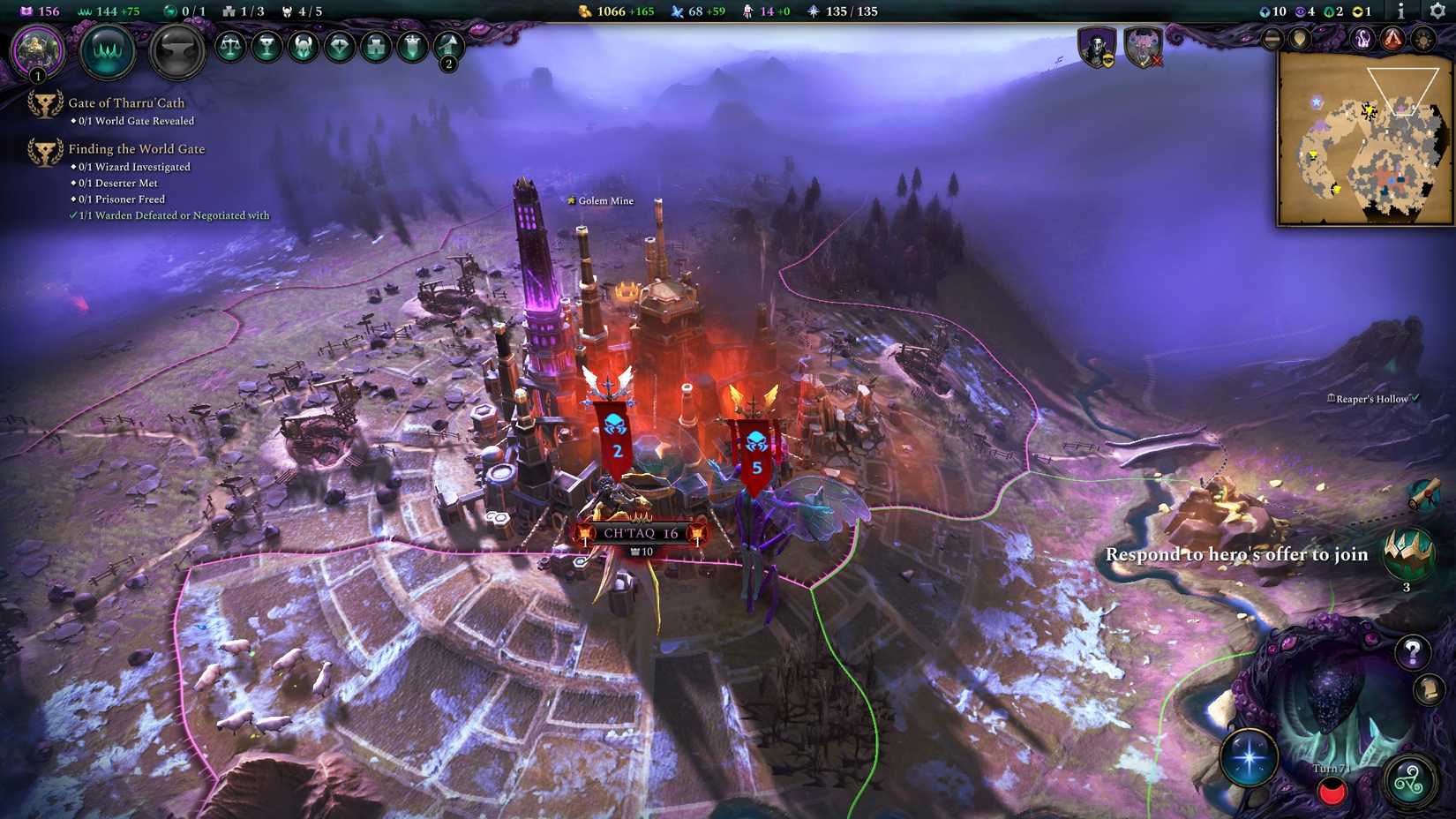This screenshot has width=1456, height=819.
Task: Toggle the red faction overlay above the minimap
Action: pyautogui.click(x=1391, y=38)
